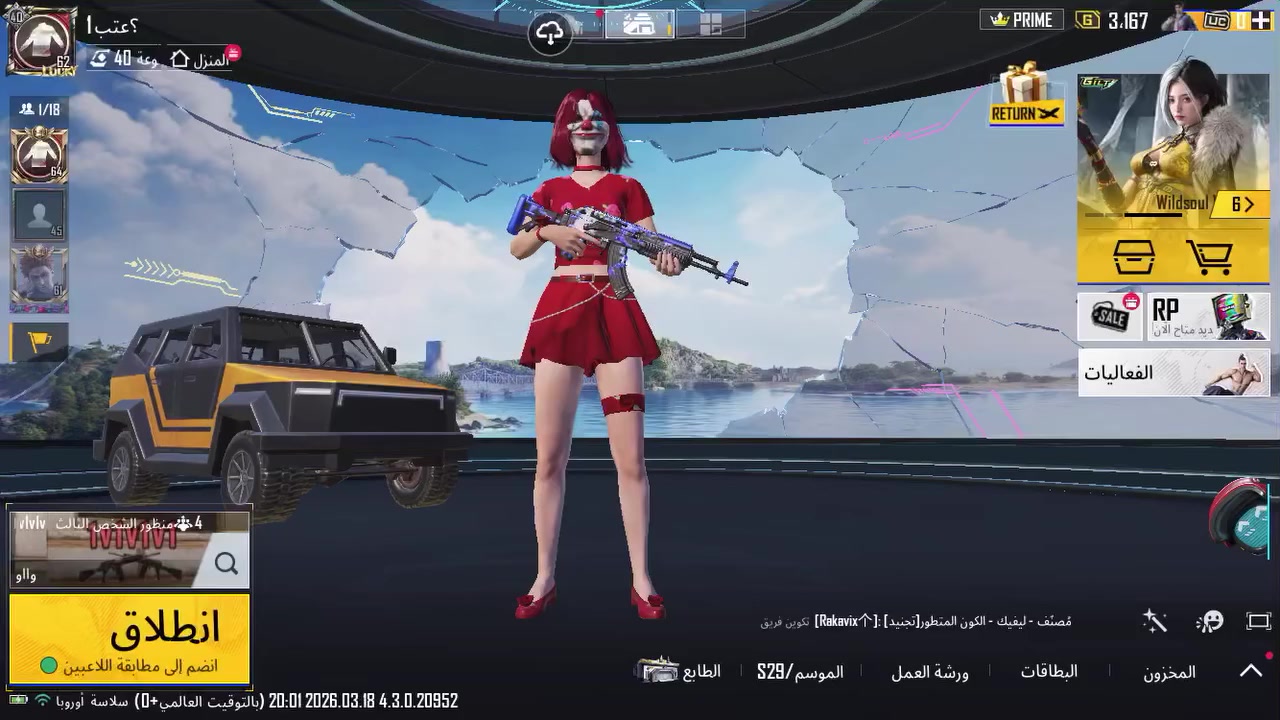Screen dimensions: 1280x720
Task: Open the headphones music icon on right edge
Action: (1243, 526)
